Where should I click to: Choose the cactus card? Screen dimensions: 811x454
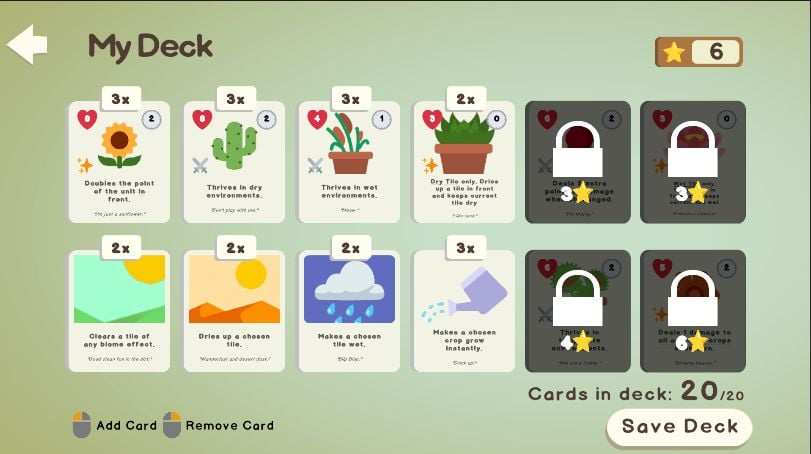235,161
